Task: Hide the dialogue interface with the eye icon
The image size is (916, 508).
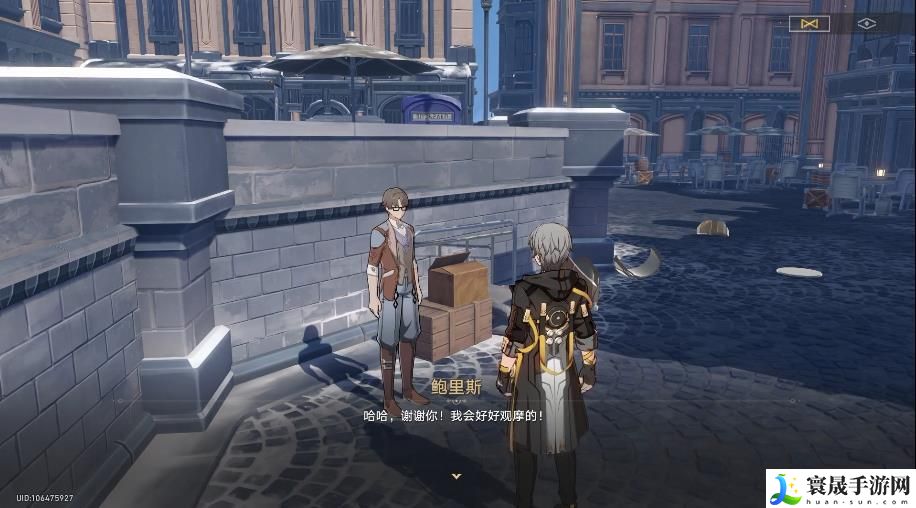Action: pyautogui.click(x=866, y=23)
